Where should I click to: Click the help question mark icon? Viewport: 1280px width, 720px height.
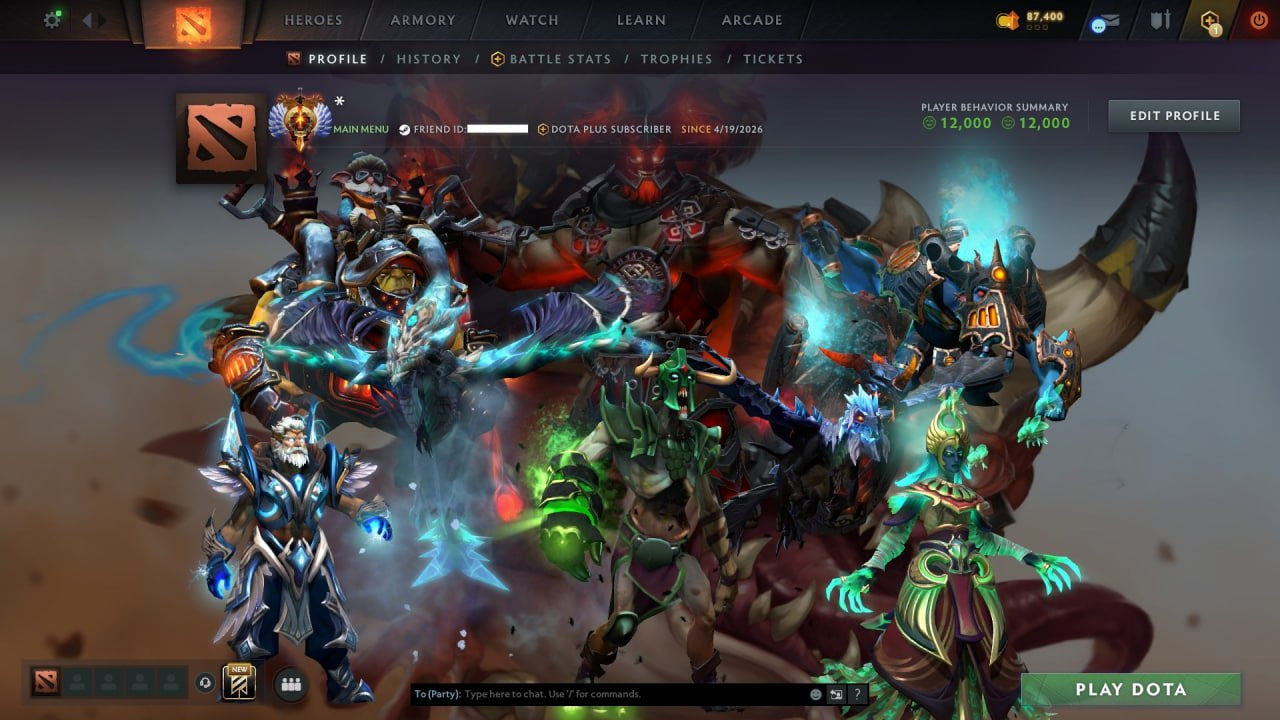click(x=858, y=694)
